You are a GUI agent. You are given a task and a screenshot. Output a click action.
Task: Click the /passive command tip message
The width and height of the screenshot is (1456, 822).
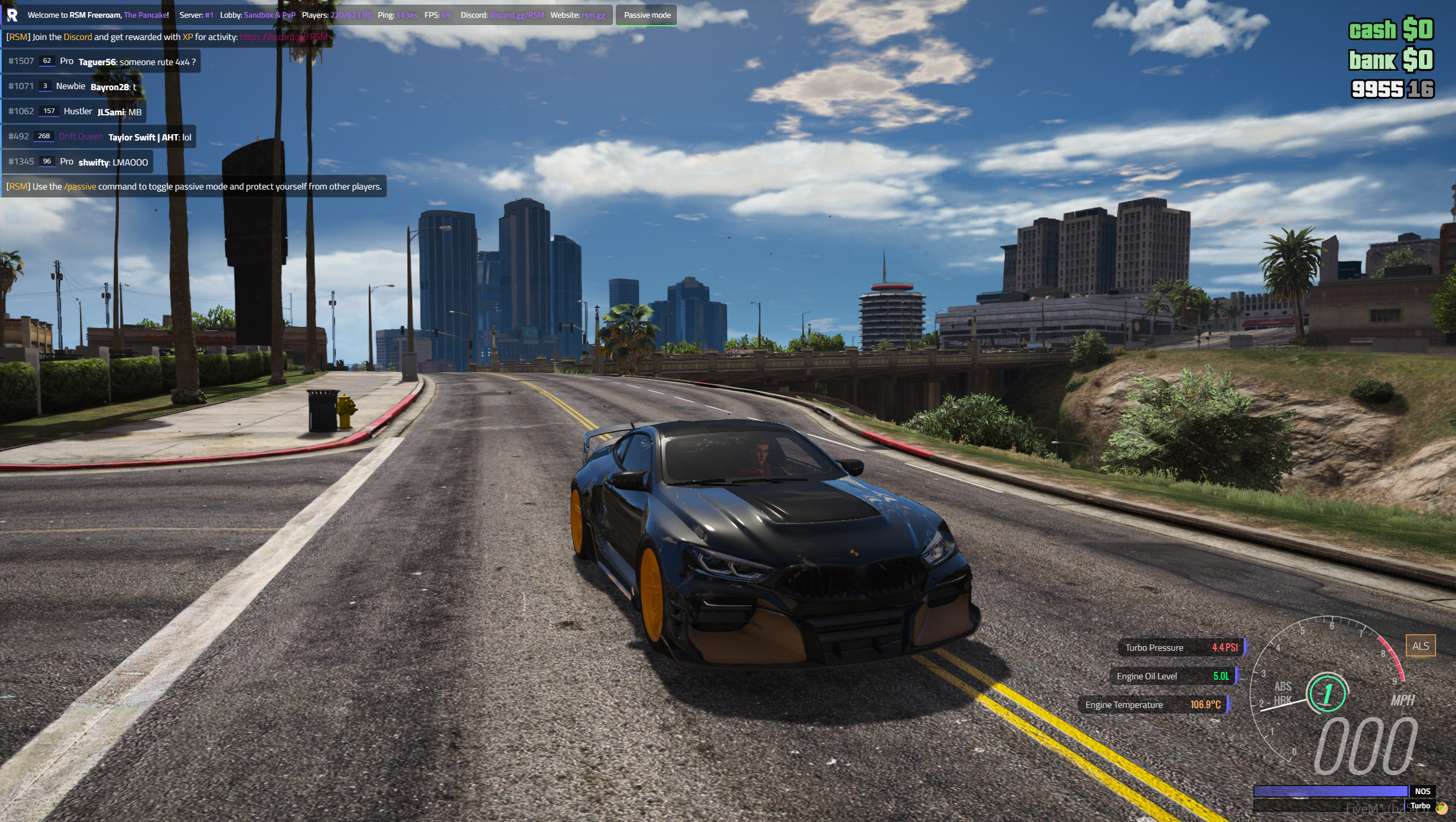click(194, 187)
